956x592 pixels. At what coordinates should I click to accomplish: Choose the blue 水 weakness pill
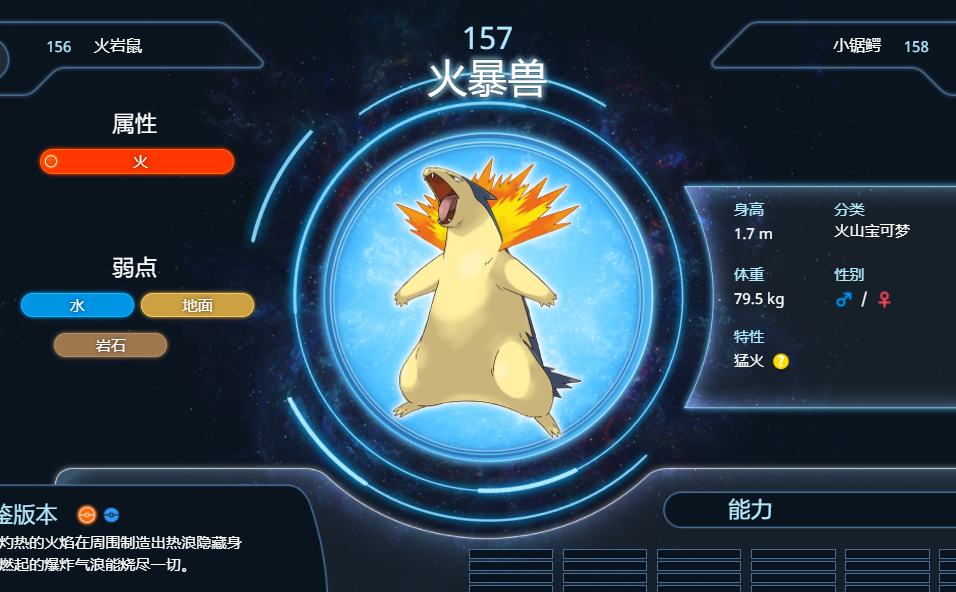point(77,305)
